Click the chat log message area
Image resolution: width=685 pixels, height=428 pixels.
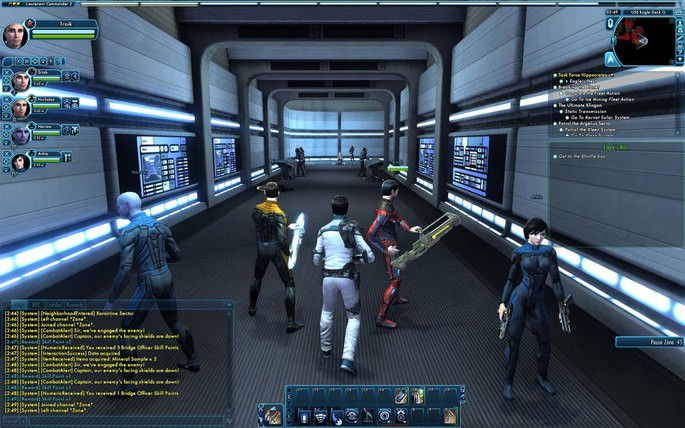(110, 360)
